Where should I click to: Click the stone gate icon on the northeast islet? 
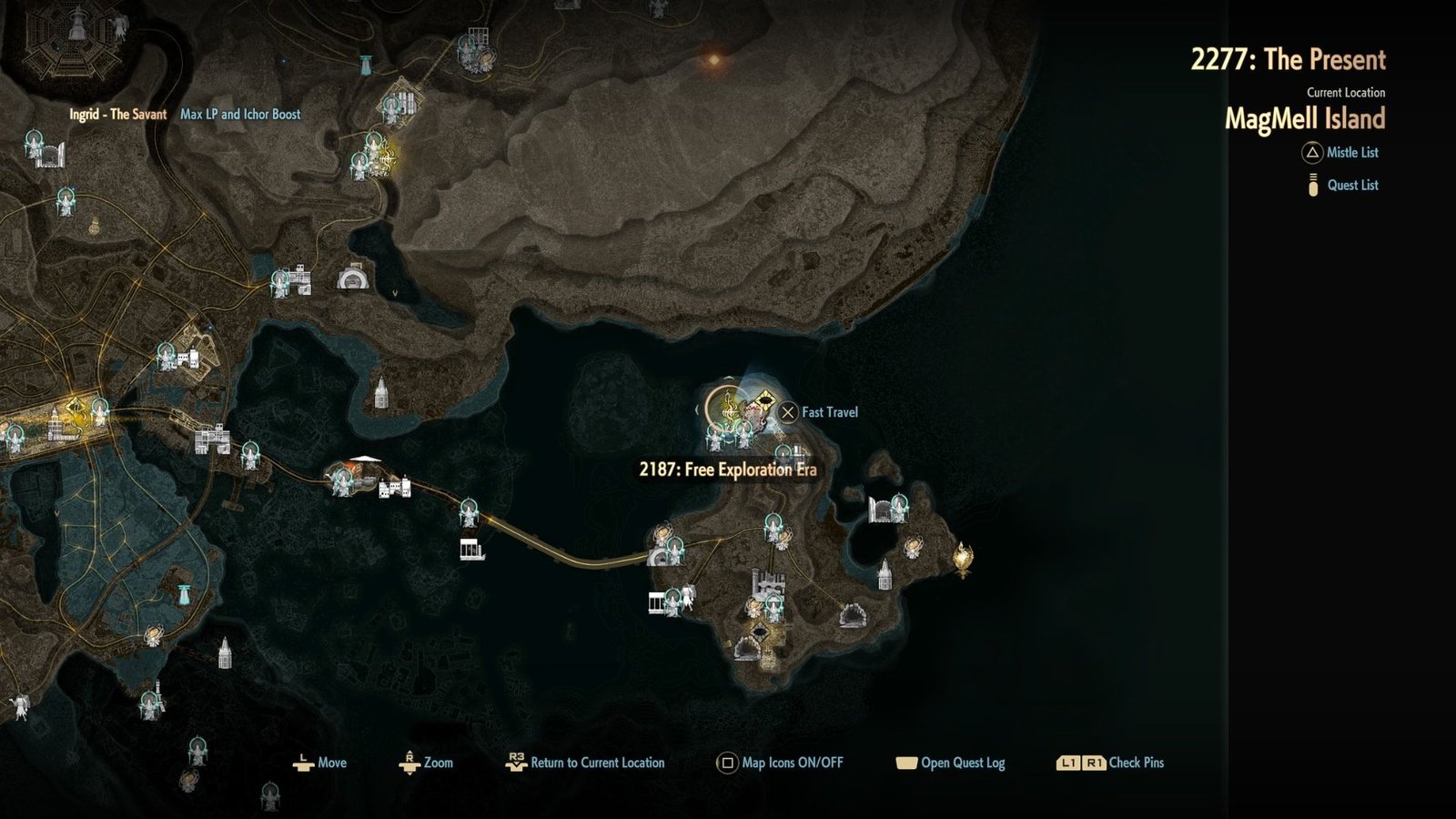[x=881, y=508]
